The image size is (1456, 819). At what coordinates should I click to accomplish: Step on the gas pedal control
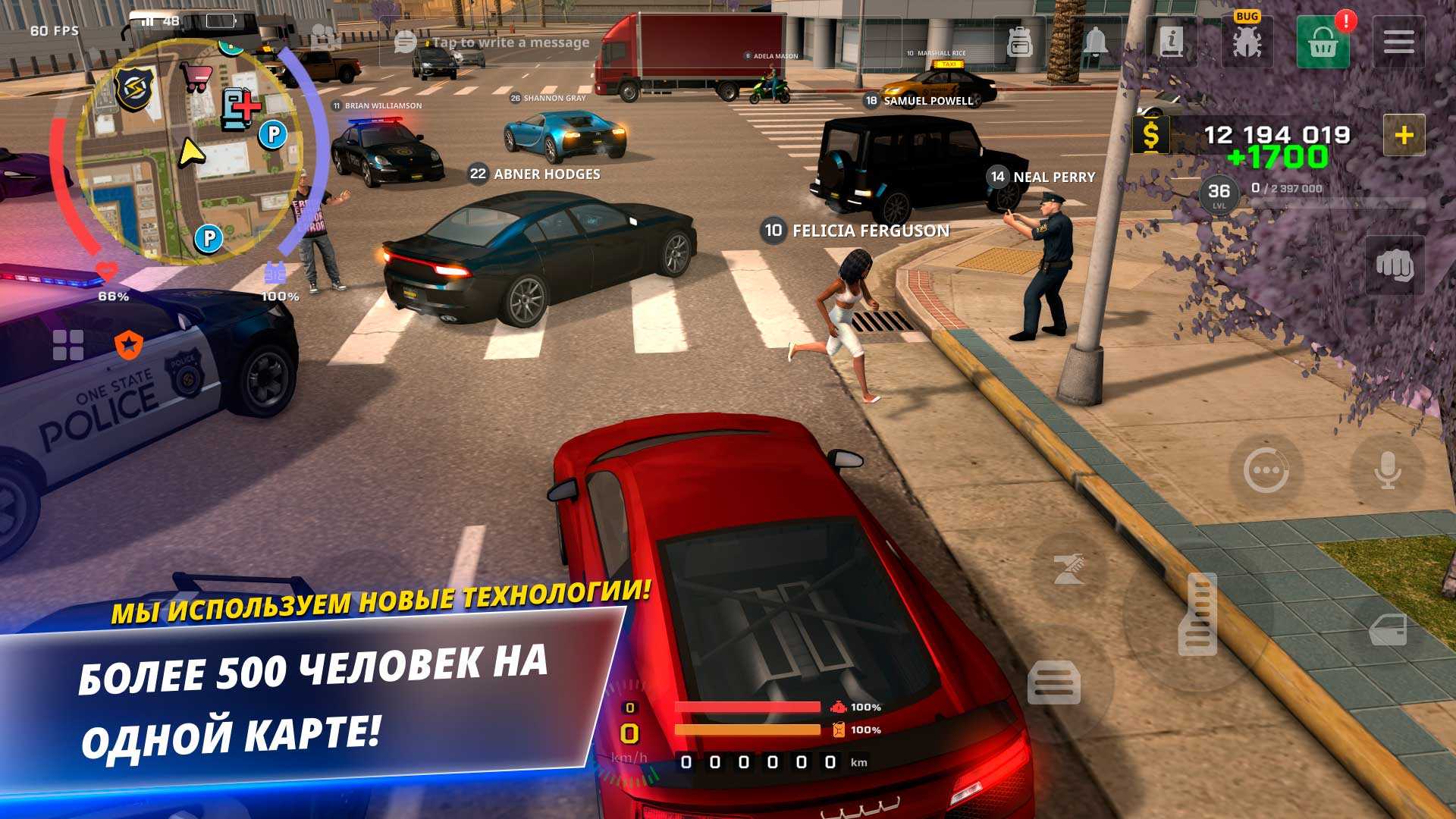[x=1197, y=614]
